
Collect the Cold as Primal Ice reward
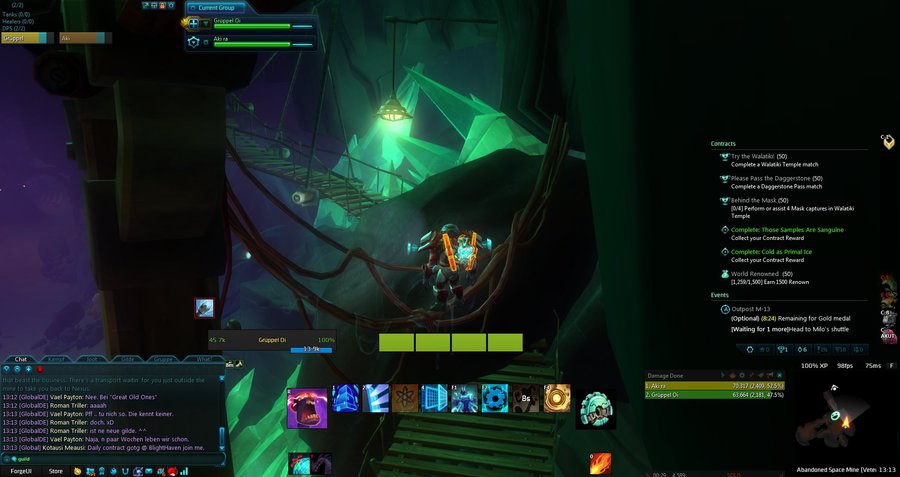(x=771, y=251)
